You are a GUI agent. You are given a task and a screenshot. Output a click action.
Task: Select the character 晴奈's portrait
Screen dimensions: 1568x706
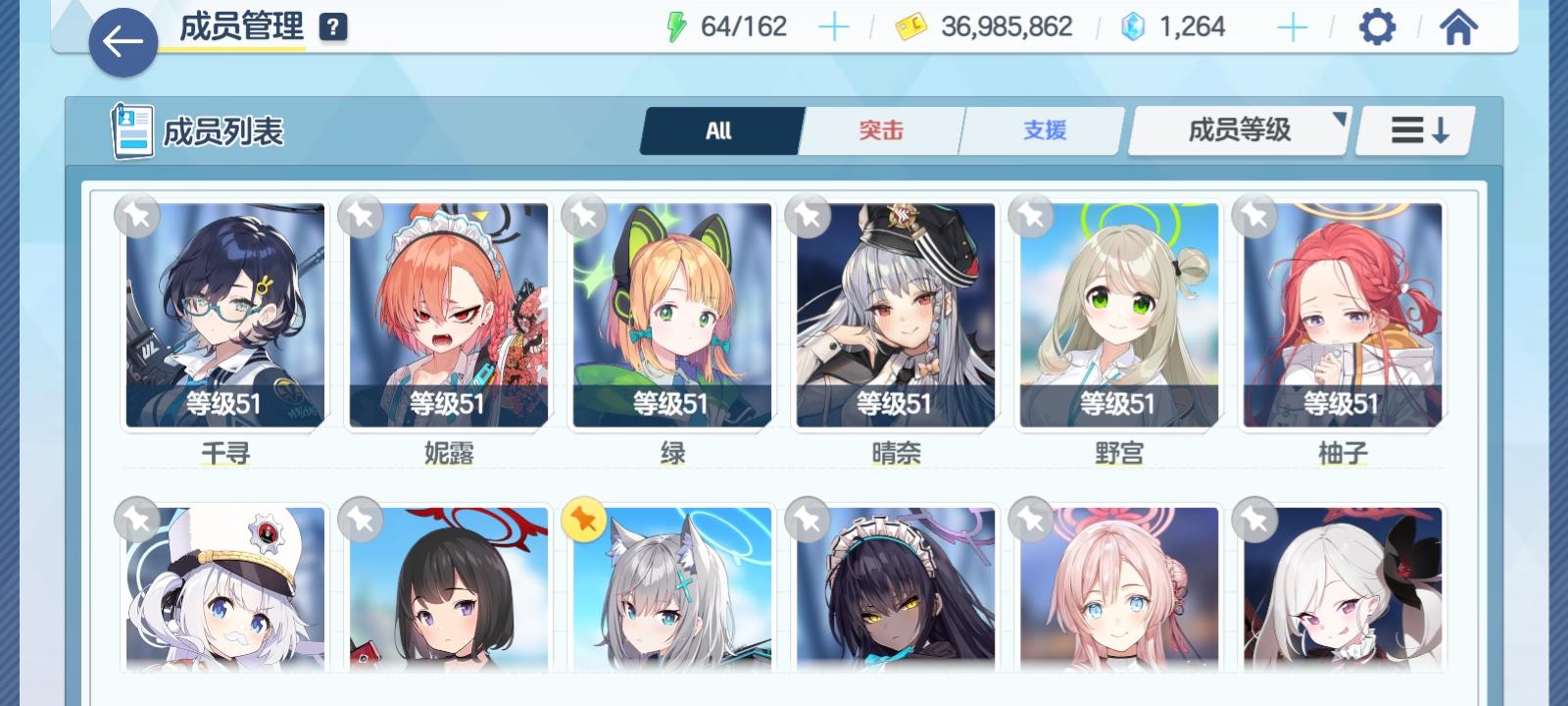896,314
